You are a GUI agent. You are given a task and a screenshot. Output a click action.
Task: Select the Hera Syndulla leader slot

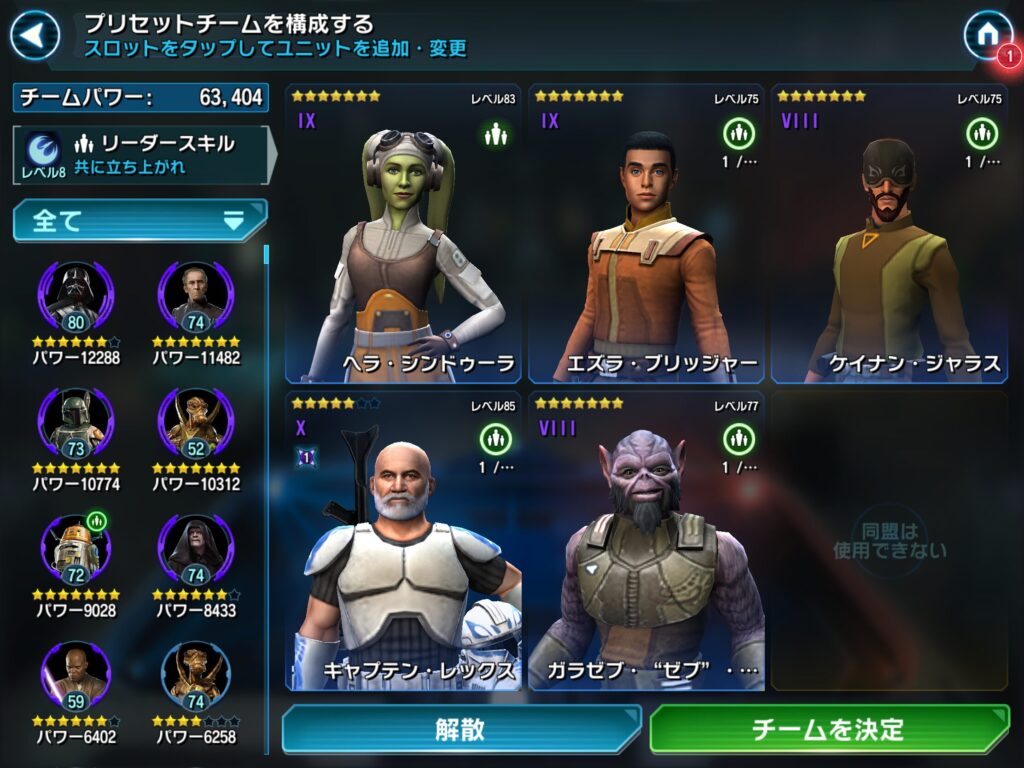405,235
